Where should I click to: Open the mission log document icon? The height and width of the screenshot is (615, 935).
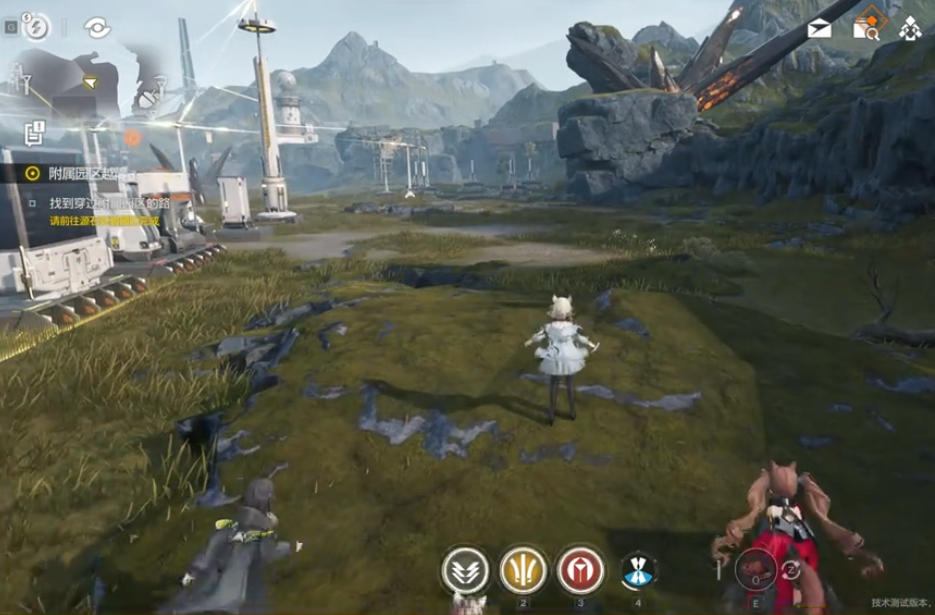(x=35, y=130)
